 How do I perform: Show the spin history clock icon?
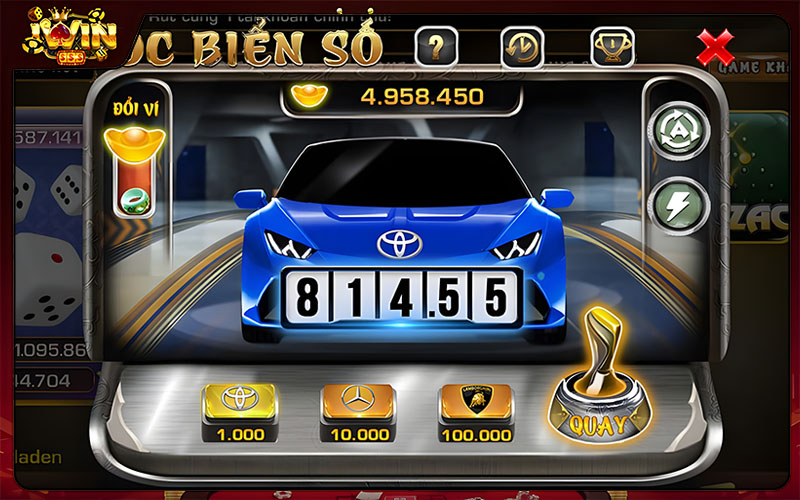(521, 45)
